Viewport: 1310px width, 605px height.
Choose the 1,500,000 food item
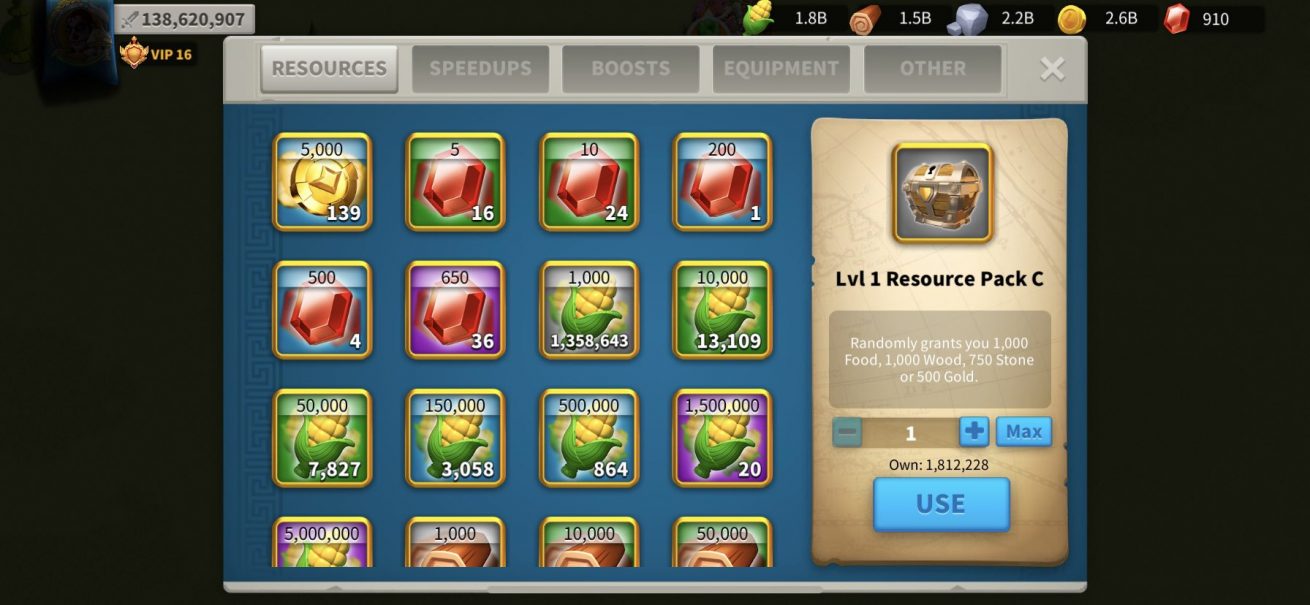pyautogui.click(x=722, y=438)
